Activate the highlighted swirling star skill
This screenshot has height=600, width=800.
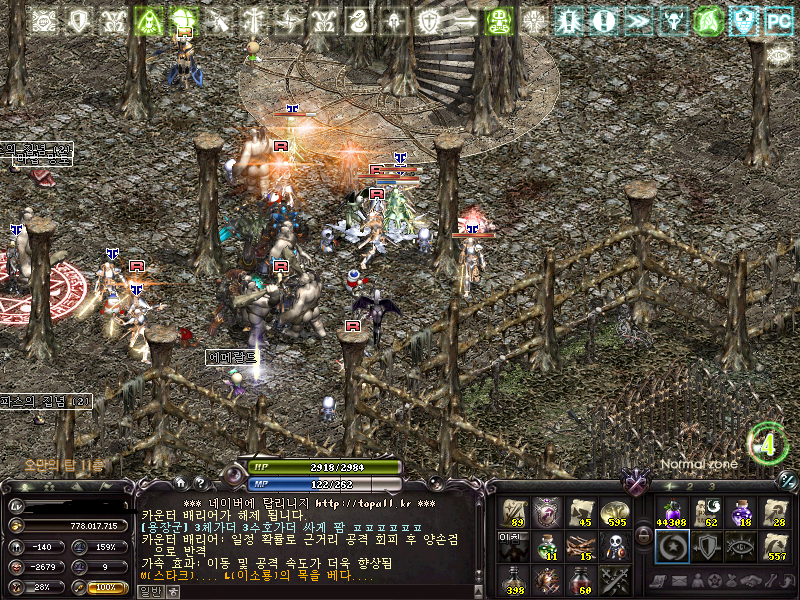pos(670,546)
